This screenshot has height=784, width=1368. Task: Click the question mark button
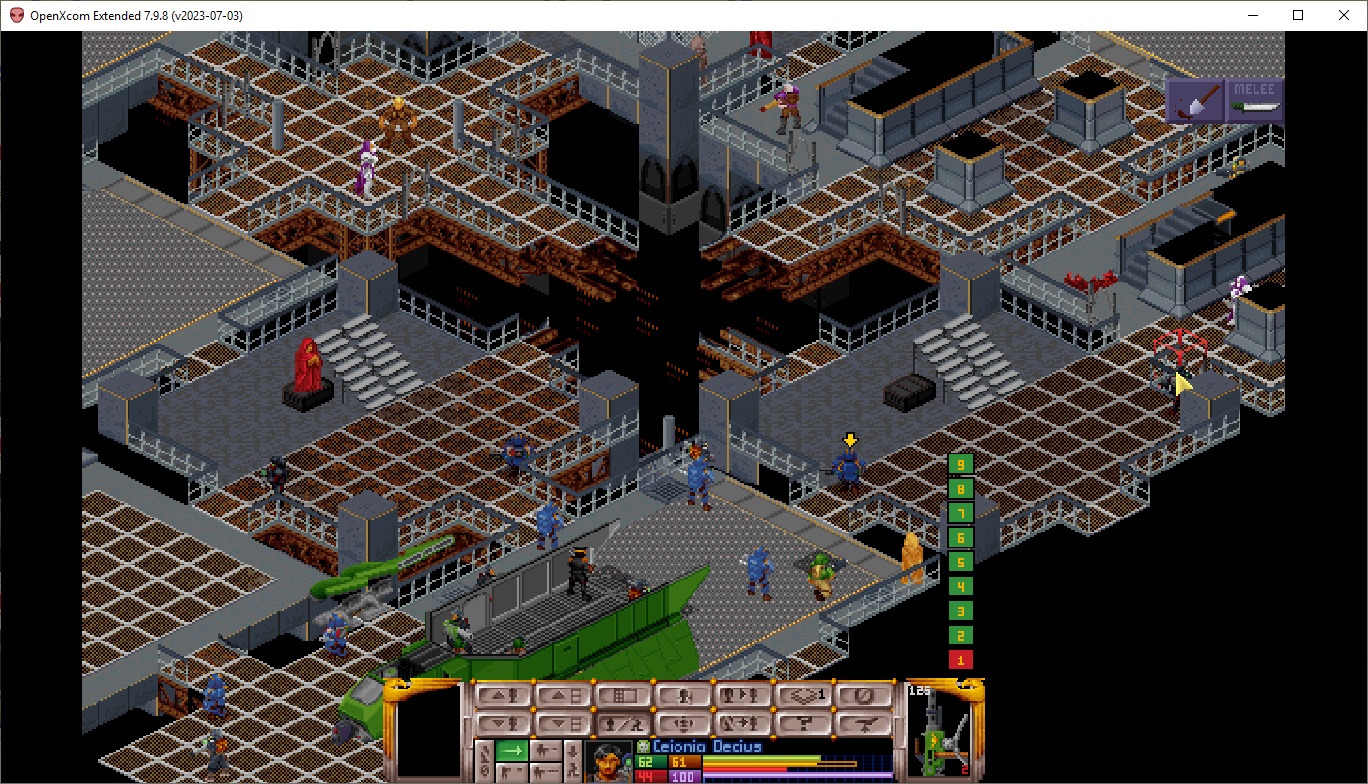pos(805,723)
